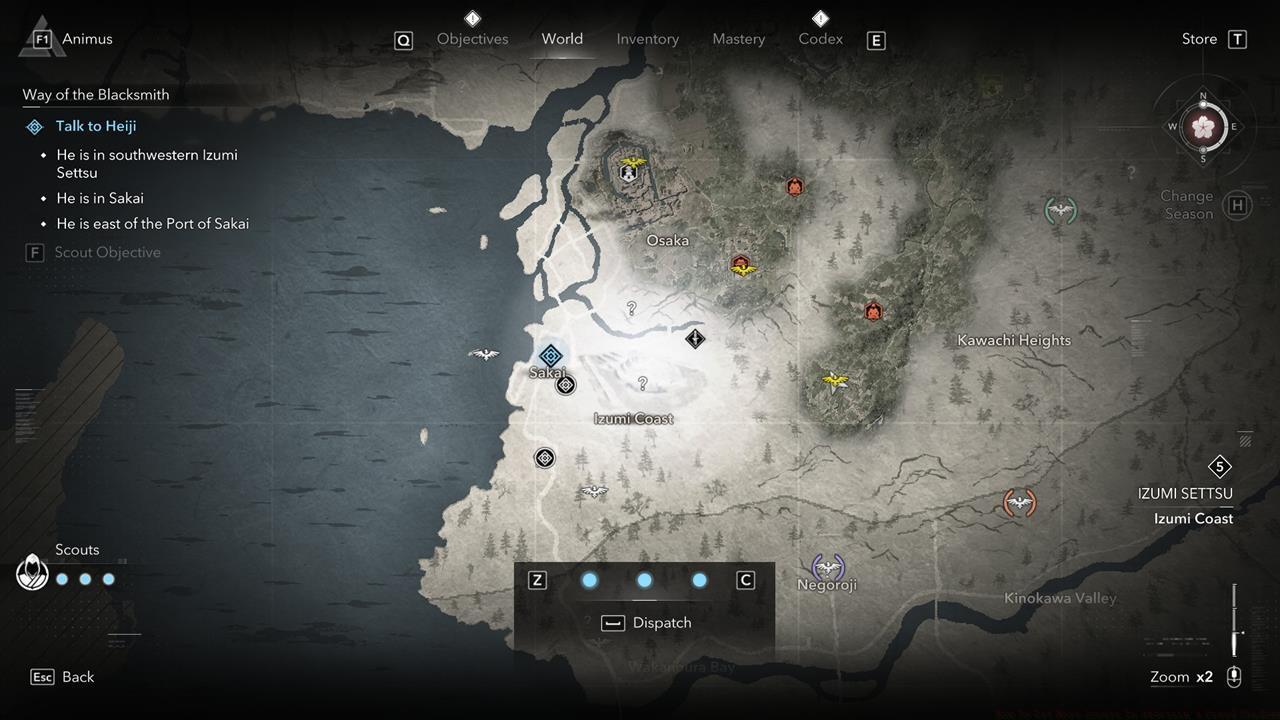Click the orange-ringed viewpoint in Izumi Settsu

tap(1019, 502)
